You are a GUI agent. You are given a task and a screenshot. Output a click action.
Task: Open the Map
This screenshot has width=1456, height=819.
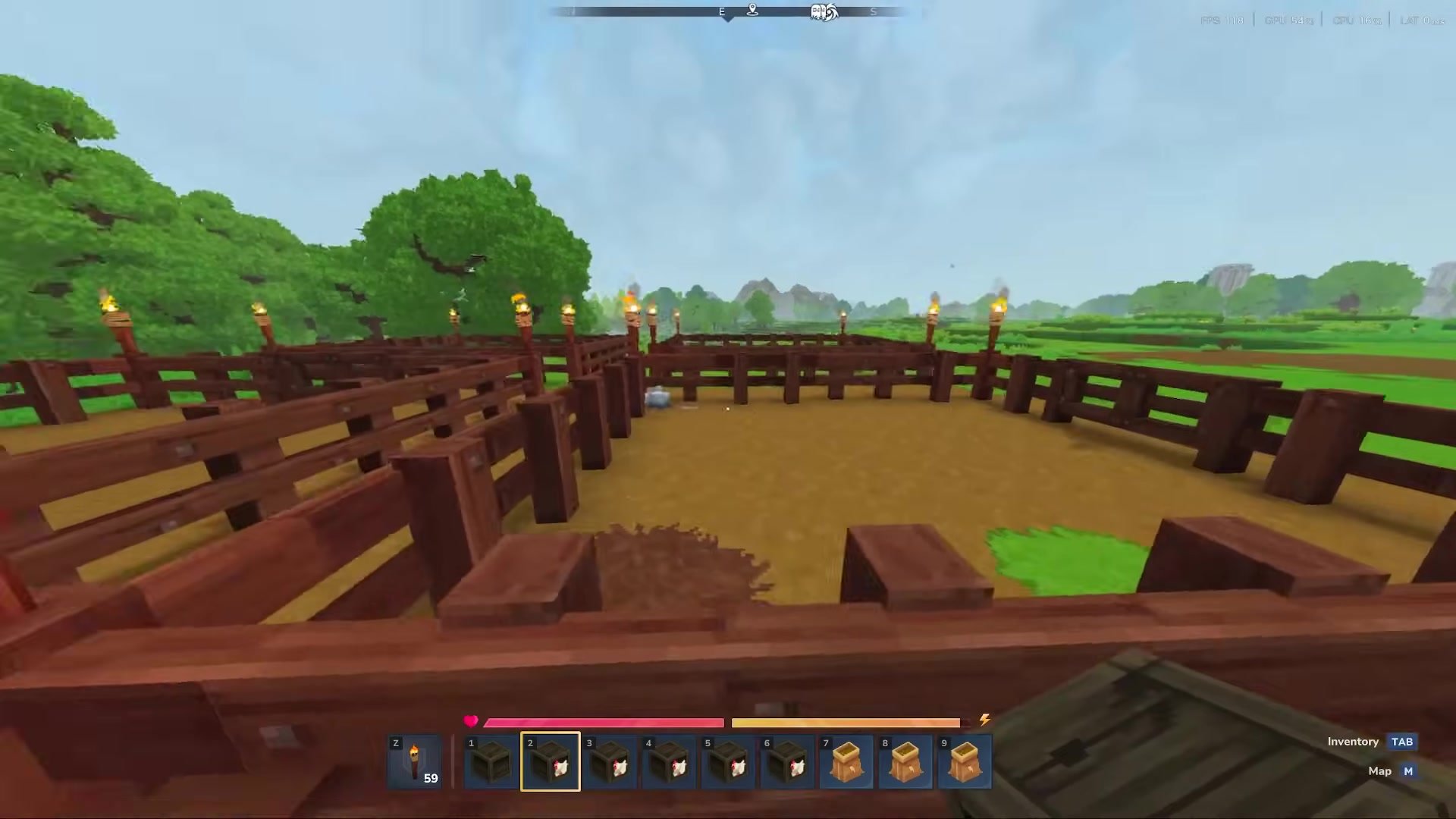[1380, 771]
